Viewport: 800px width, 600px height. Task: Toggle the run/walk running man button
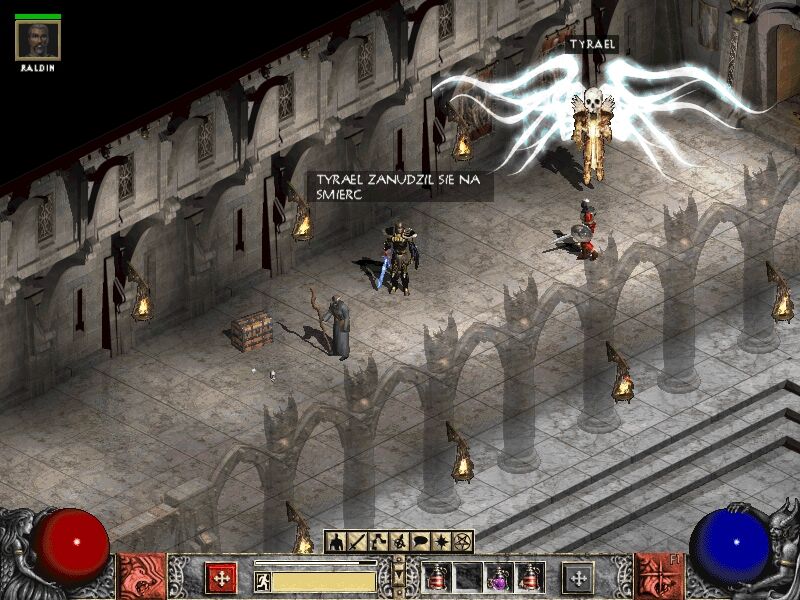click(263, 580)
